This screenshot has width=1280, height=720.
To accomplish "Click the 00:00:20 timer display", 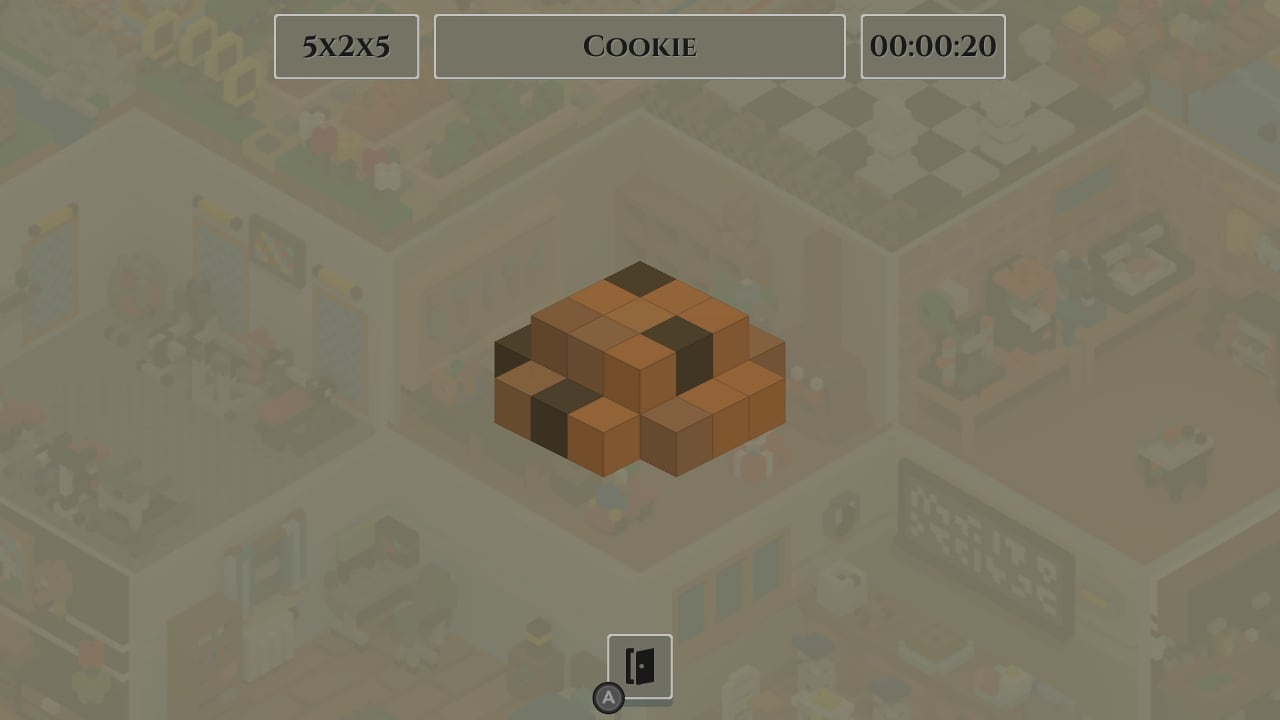I will (x=933, y=46).
